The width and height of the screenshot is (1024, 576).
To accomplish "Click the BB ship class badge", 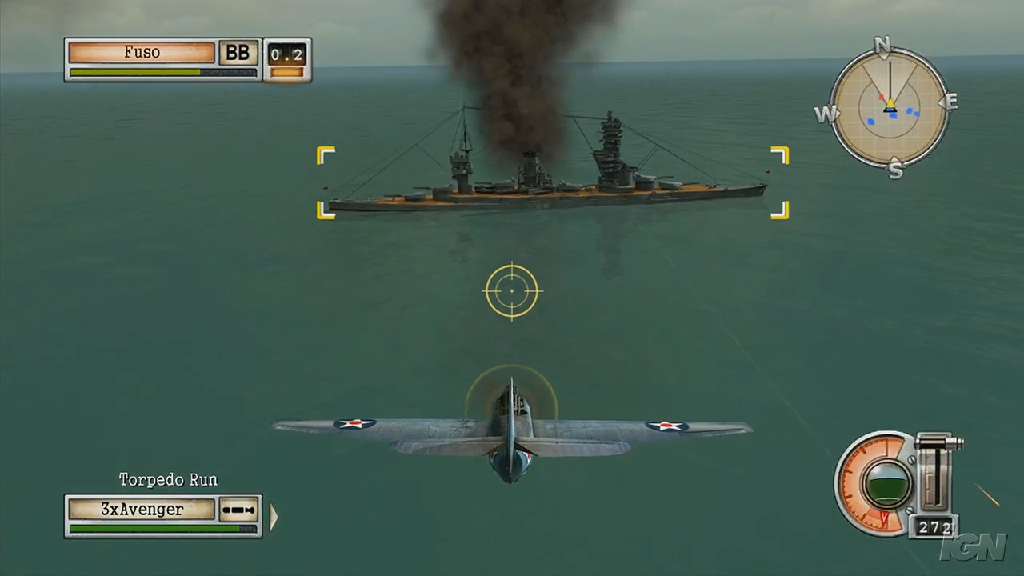I will [238, 53].
